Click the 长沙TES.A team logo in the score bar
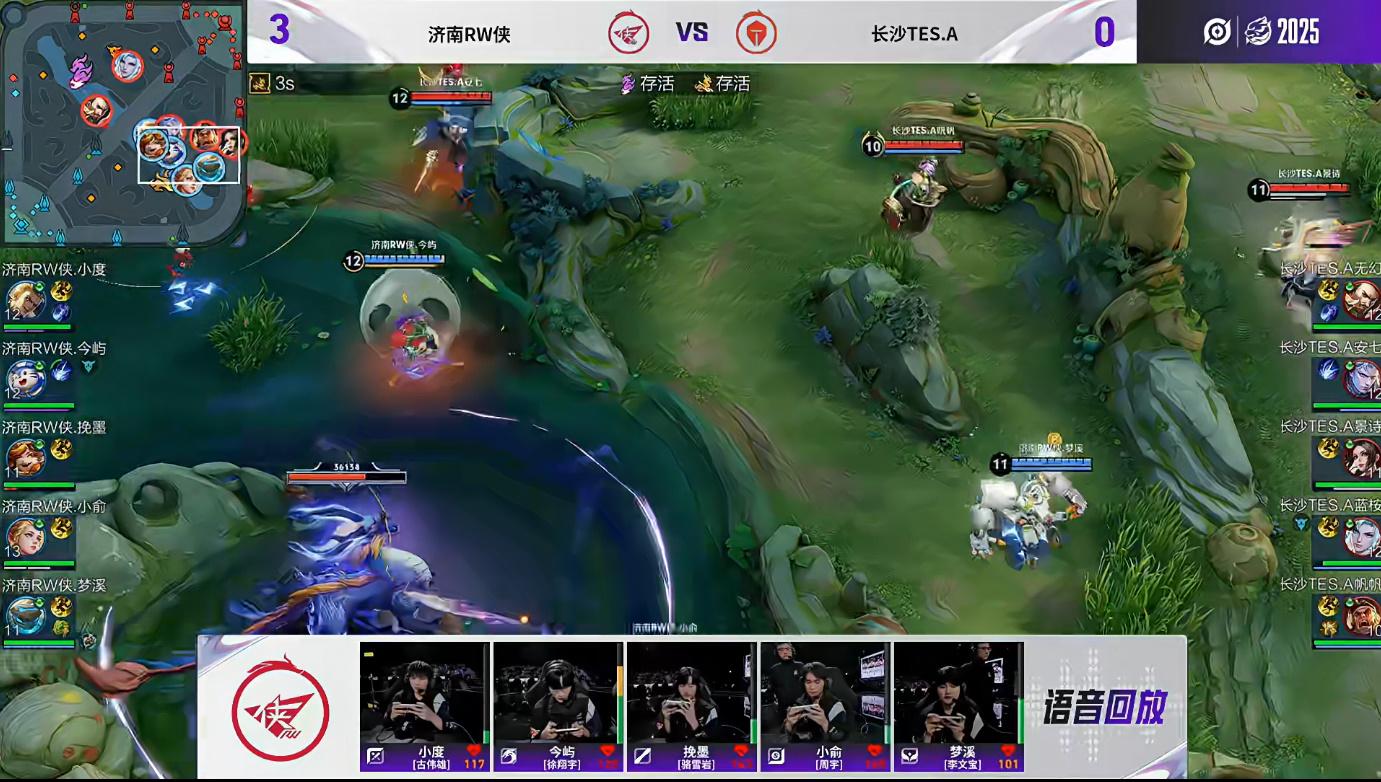The height and width of the screenshot is (782, 1381). [756, 33]
